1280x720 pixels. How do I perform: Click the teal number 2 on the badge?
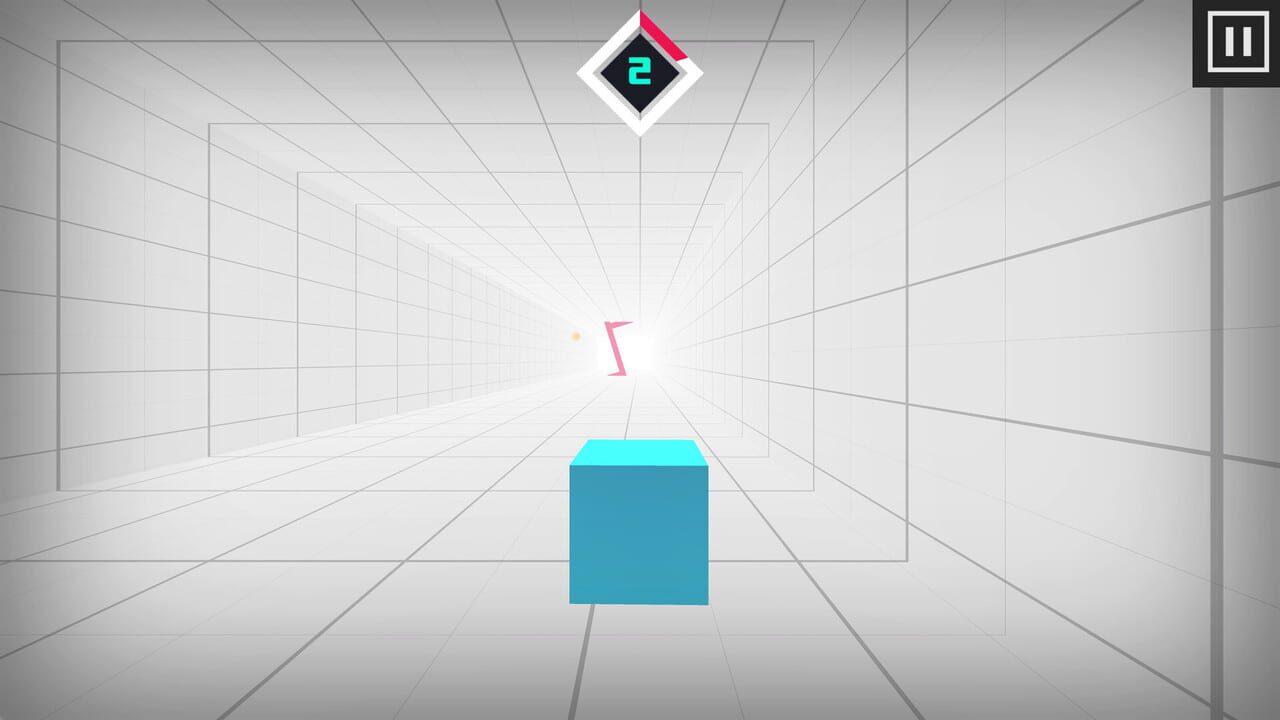639,69
